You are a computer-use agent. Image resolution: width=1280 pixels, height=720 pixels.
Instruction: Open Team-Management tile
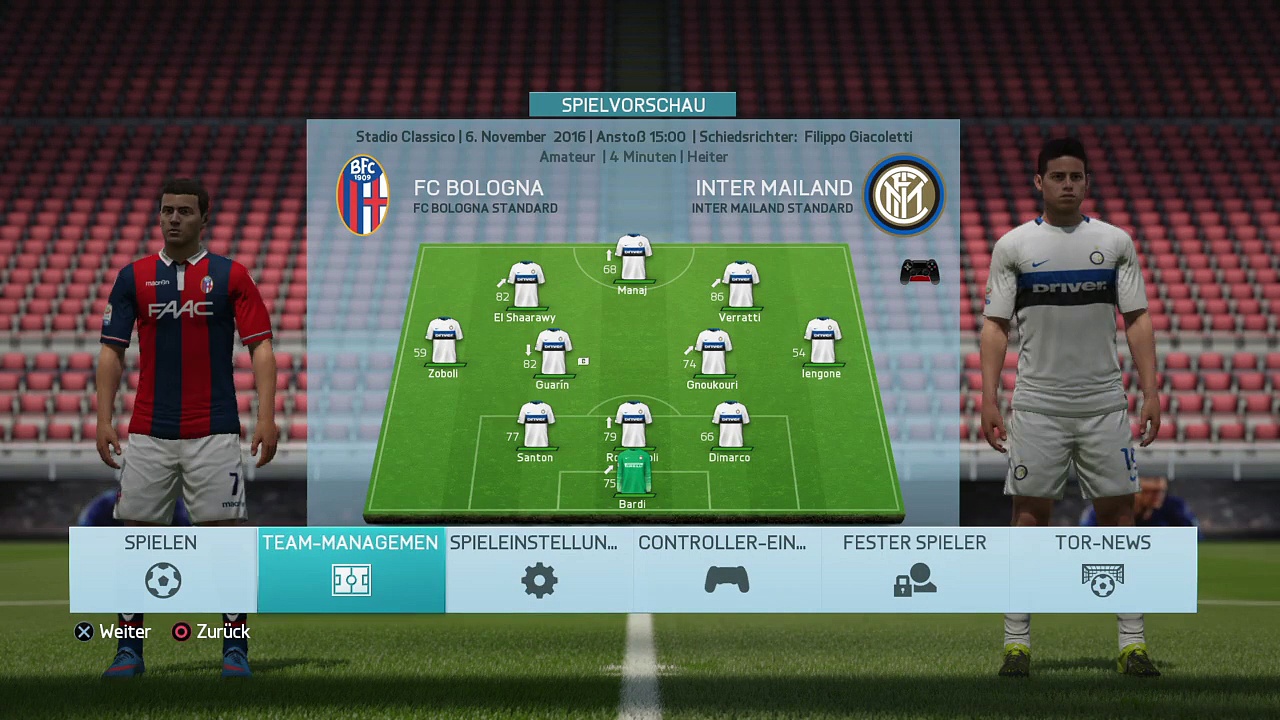click(351, 569)
